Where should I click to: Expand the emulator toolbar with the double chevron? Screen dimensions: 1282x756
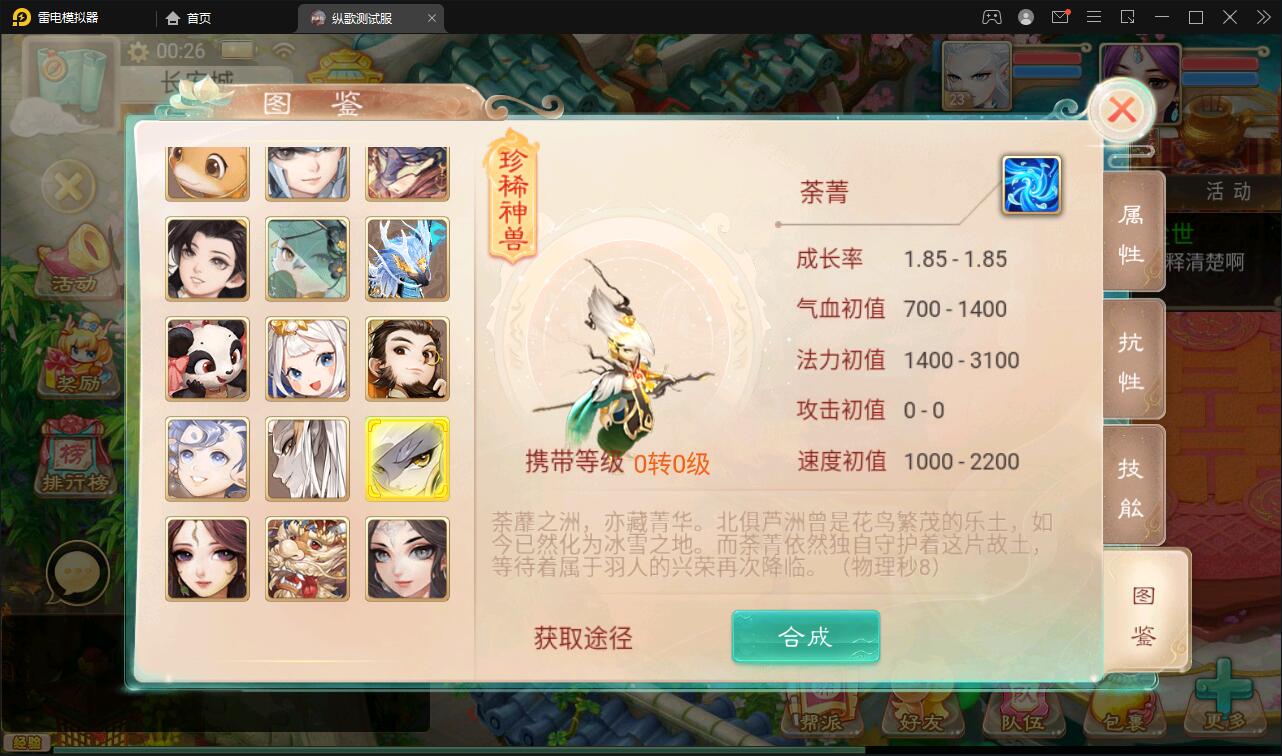pos(1261,17)
